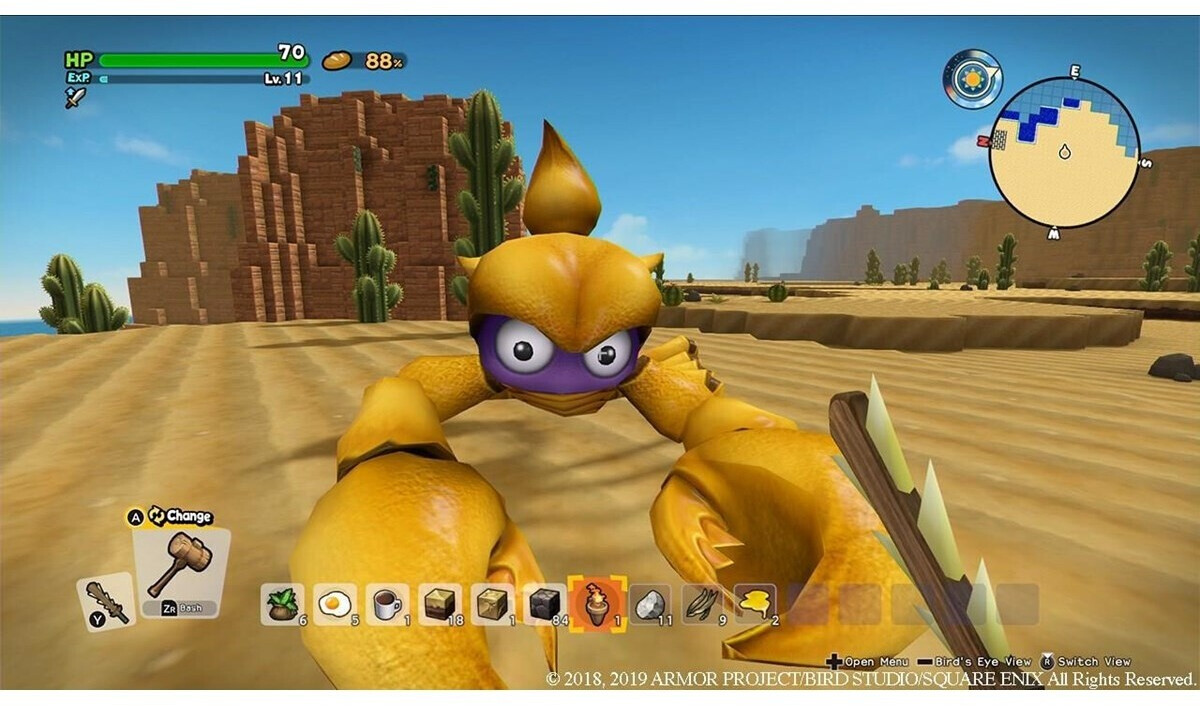Select the green grass fibre slot
This screenshot has height=706, width=1200.
[702, 604]
